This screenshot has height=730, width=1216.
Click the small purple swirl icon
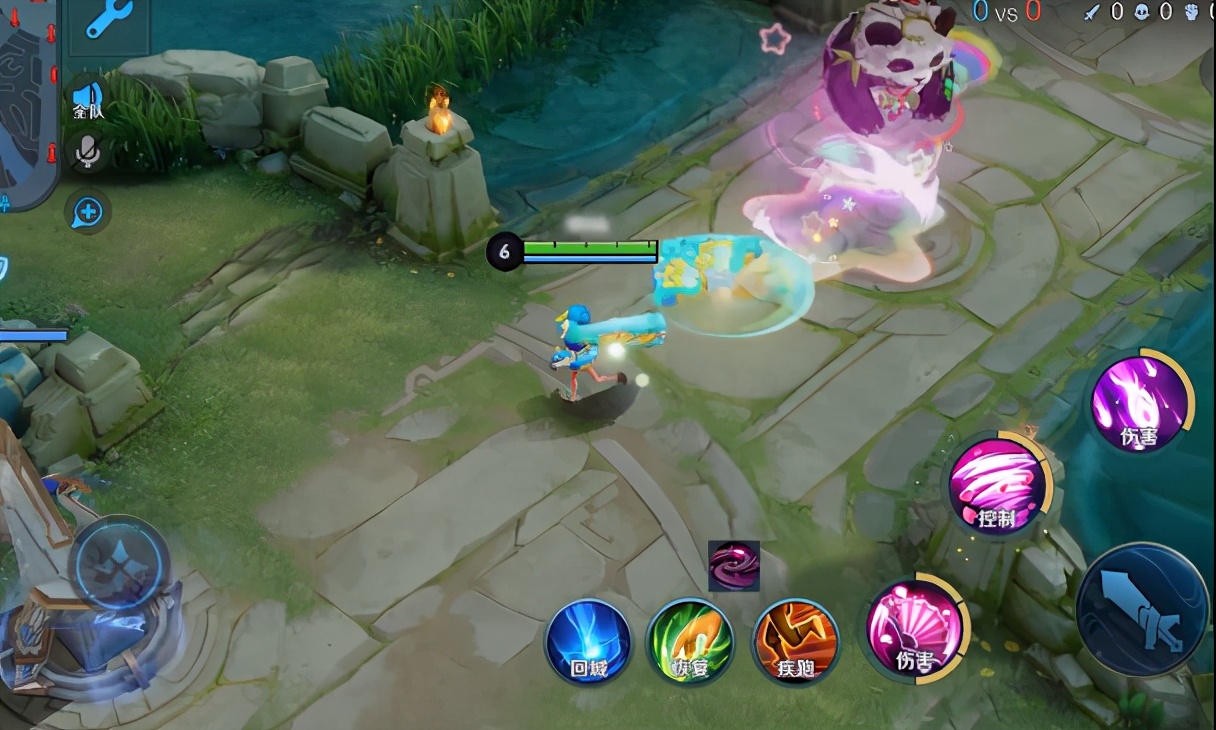[x=733, y=566]
